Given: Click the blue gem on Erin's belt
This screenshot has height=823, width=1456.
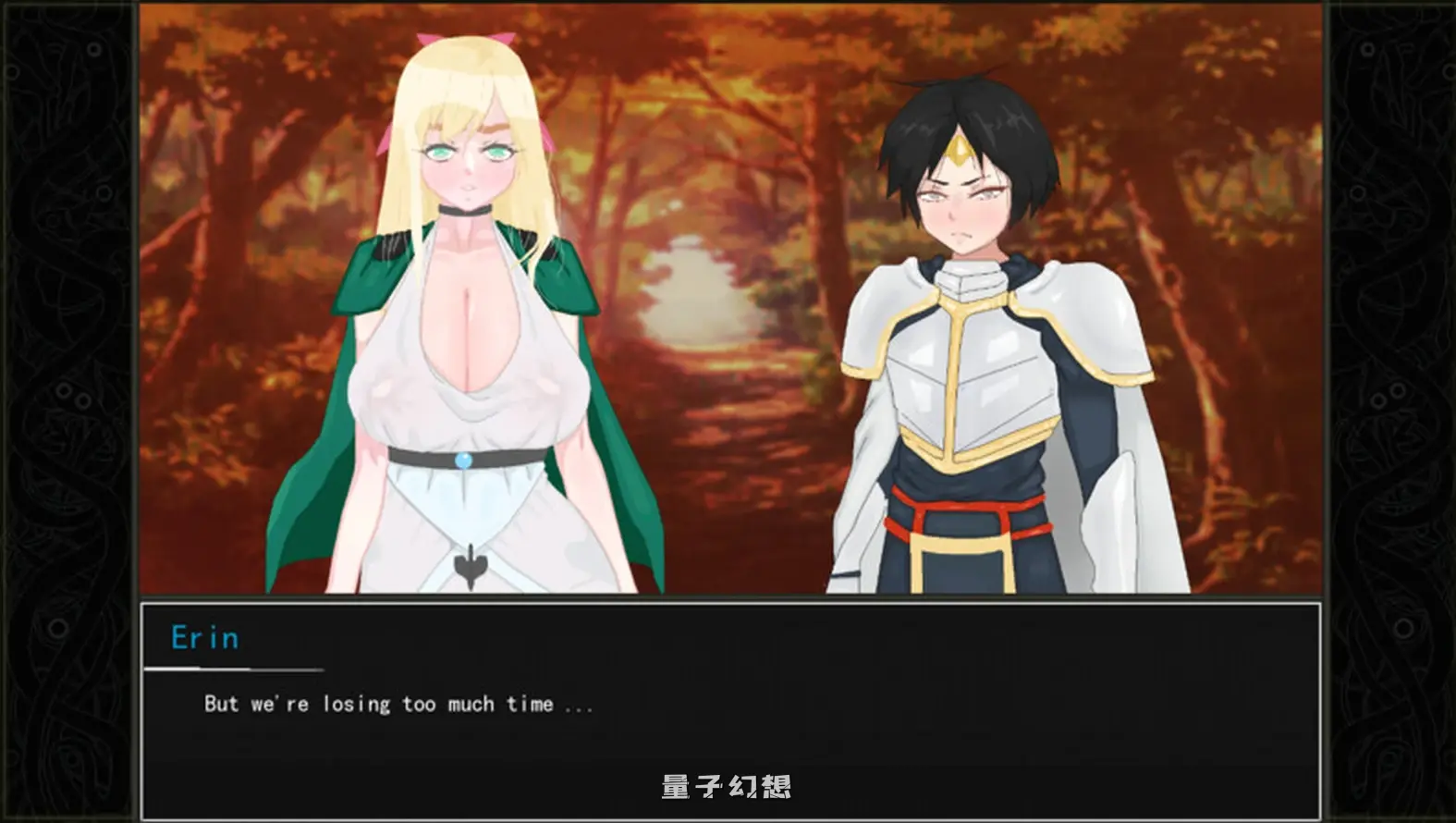Looking at the screenshot, I should [x=461, y=461].
